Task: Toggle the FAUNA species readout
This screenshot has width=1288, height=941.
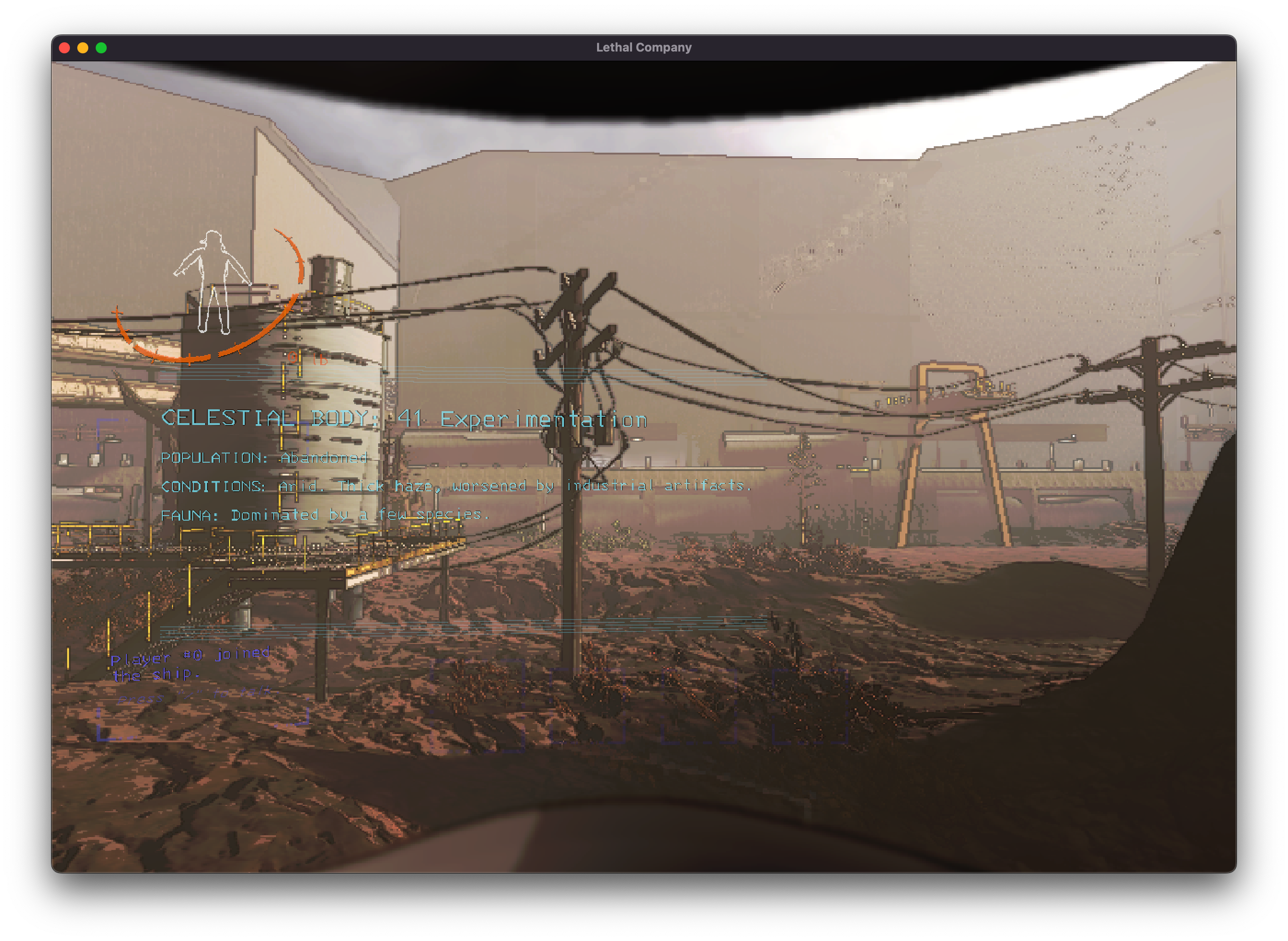Action: pyautogui.click(x=325, y=514)
